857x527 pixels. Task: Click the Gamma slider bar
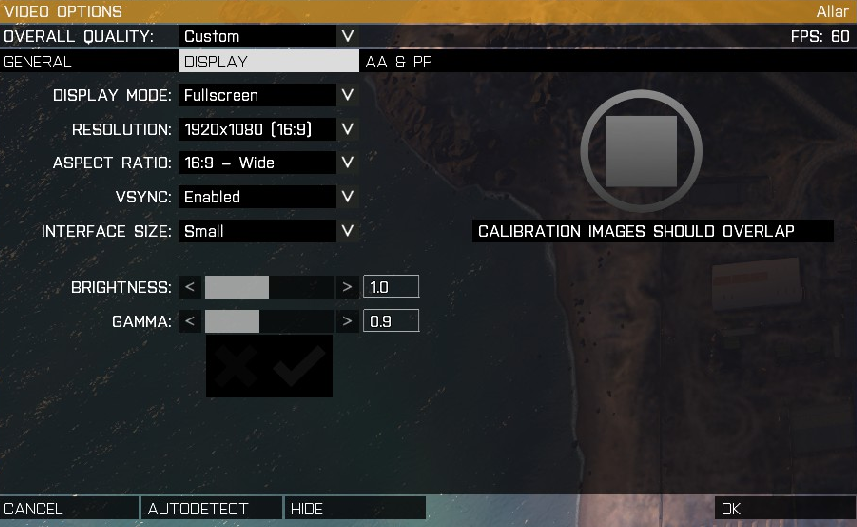(x=268, y=322)
